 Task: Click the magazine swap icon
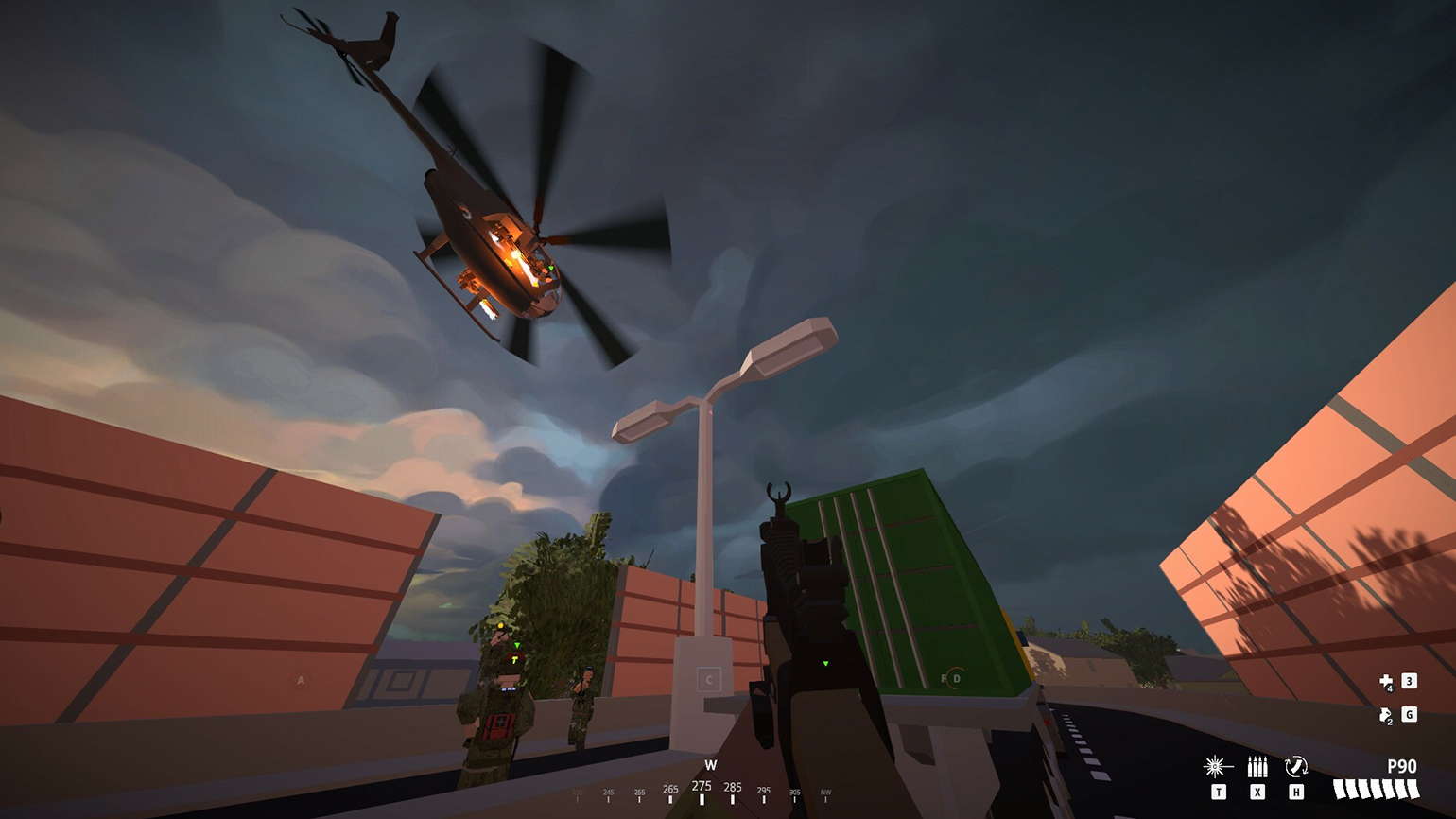(1296, 766)
